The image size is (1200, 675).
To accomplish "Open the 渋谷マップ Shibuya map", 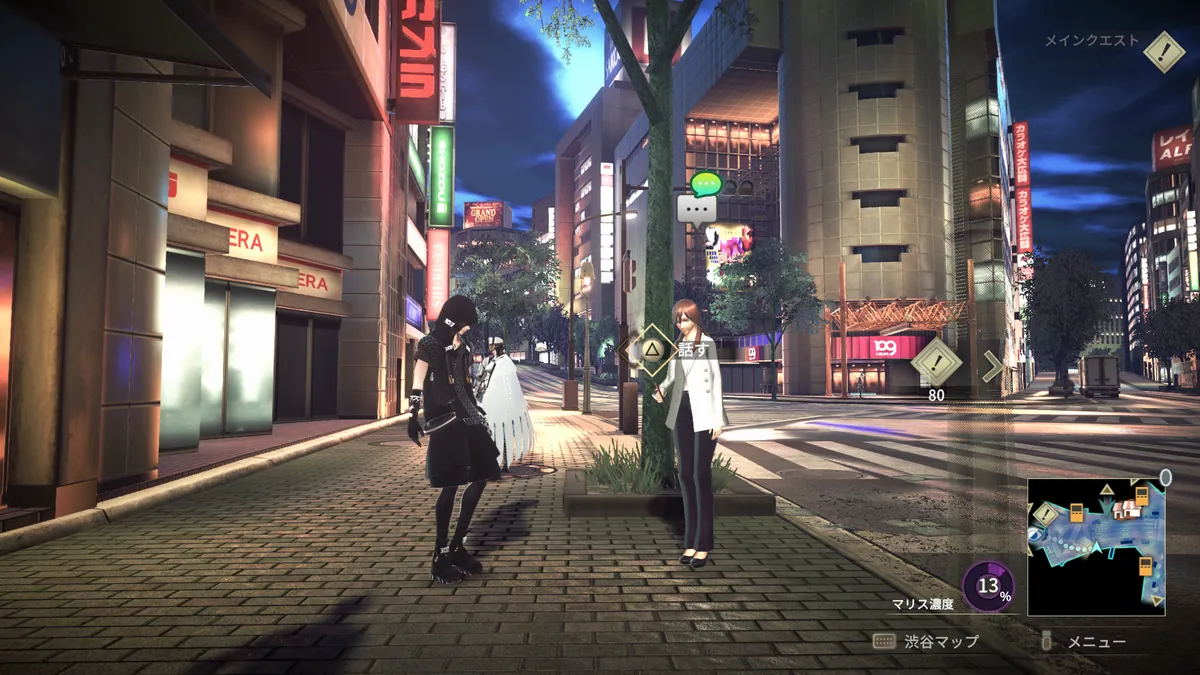I will [925, 642].
